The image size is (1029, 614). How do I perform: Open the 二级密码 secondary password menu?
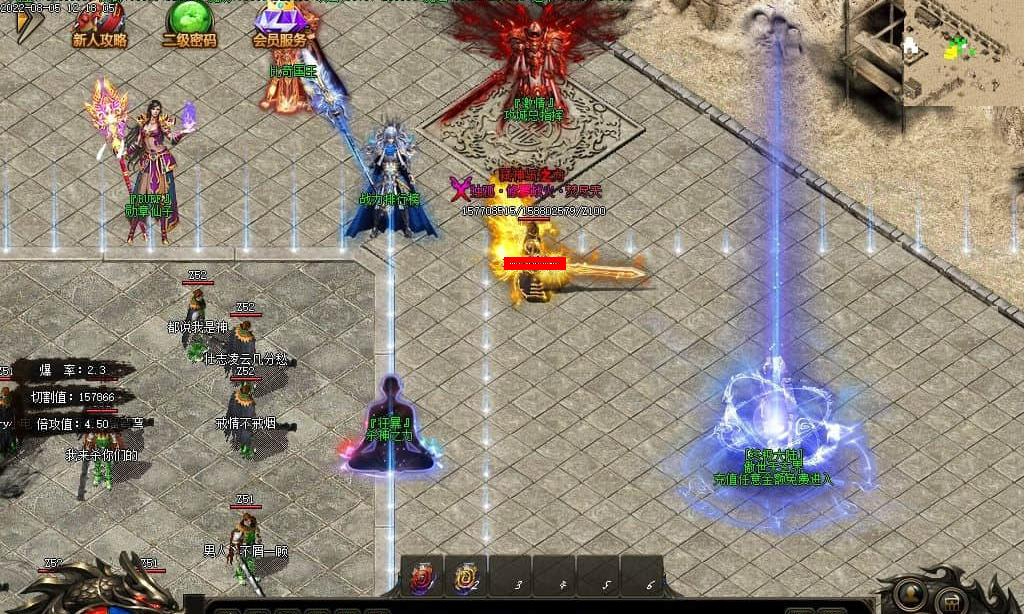click(189, 26)
